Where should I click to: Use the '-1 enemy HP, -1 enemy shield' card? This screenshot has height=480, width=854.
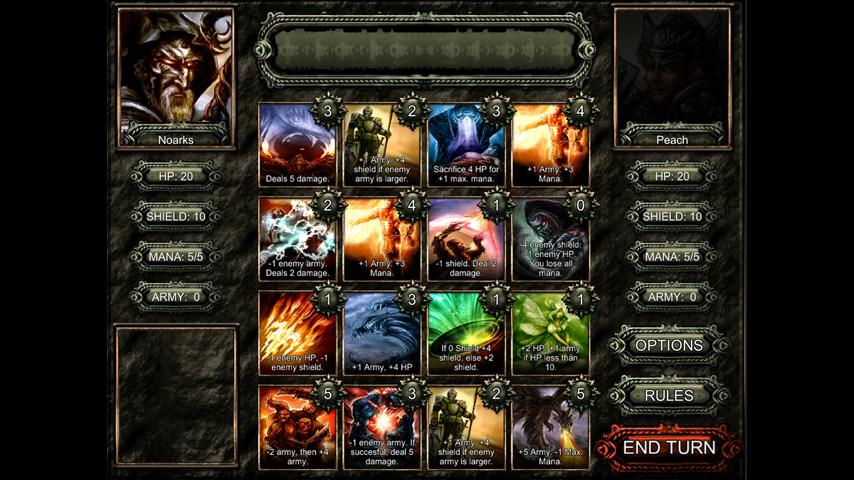(297, 334)
